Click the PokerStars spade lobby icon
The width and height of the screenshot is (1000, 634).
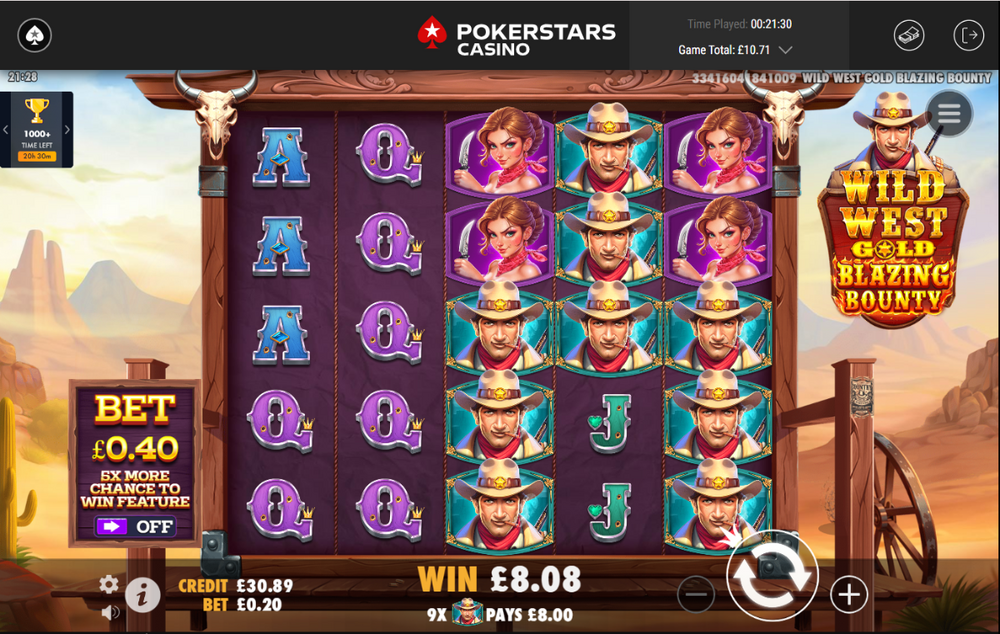[35, 35]
